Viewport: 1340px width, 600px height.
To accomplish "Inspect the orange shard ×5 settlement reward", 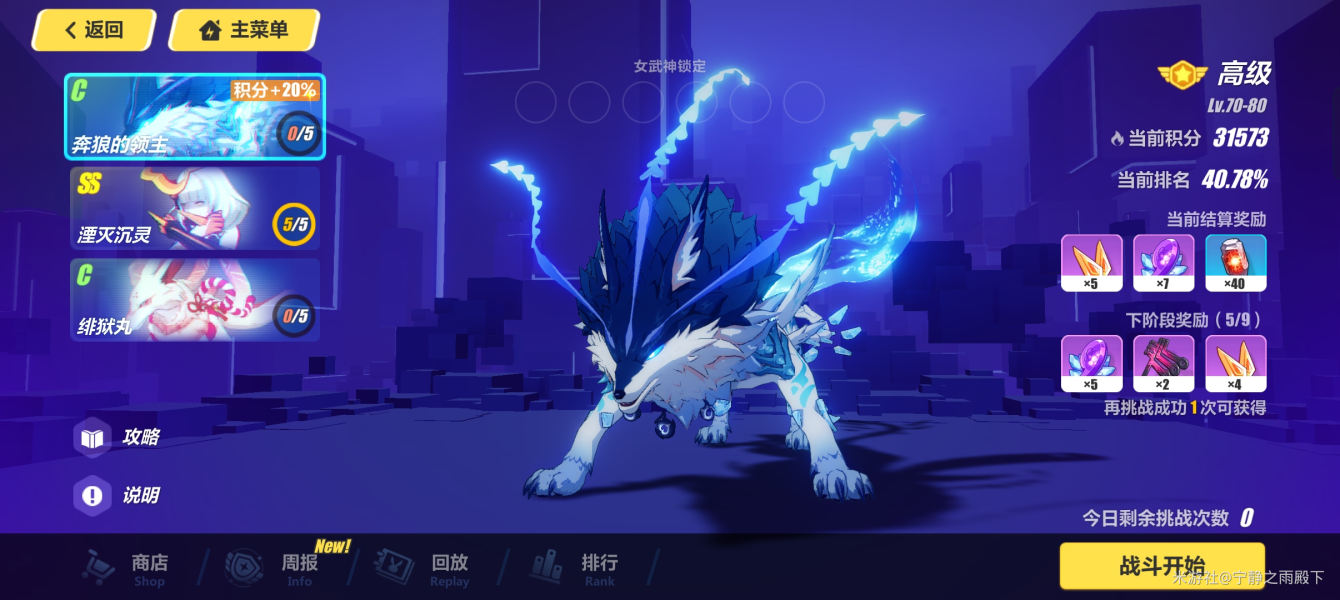I will coord(1092,263).
